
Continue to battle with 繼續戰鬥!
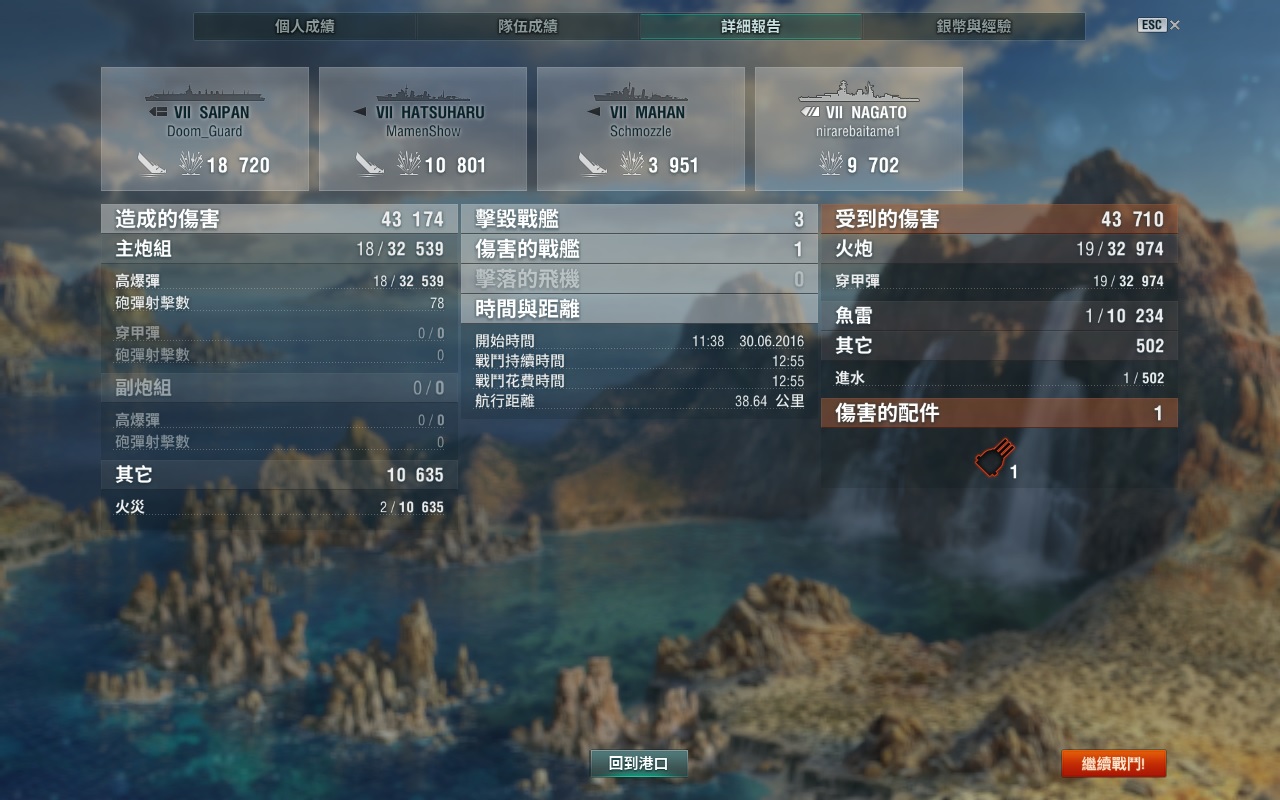pyautogui.click(x=1114, y=765)
